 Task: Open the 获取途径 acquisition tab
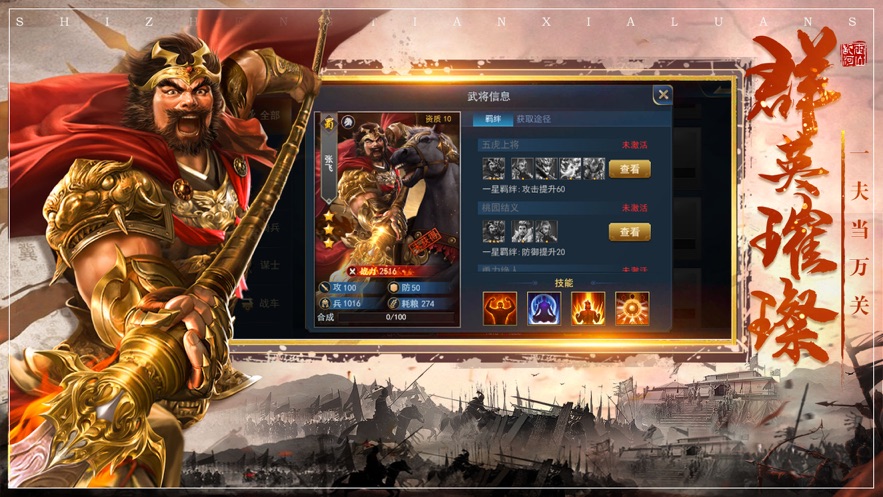pos(533,119)
